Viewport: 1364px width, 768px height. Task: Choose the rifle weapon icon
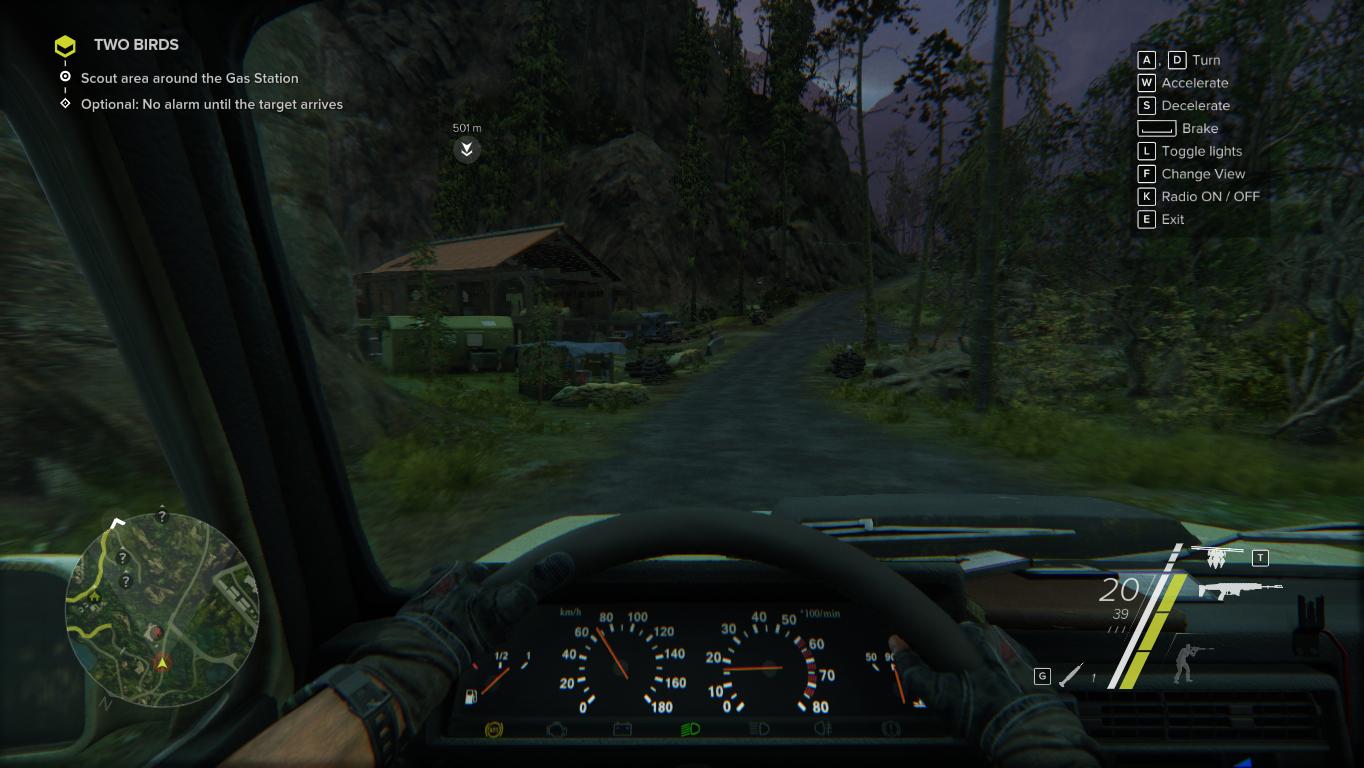(x=1239, y=590)
